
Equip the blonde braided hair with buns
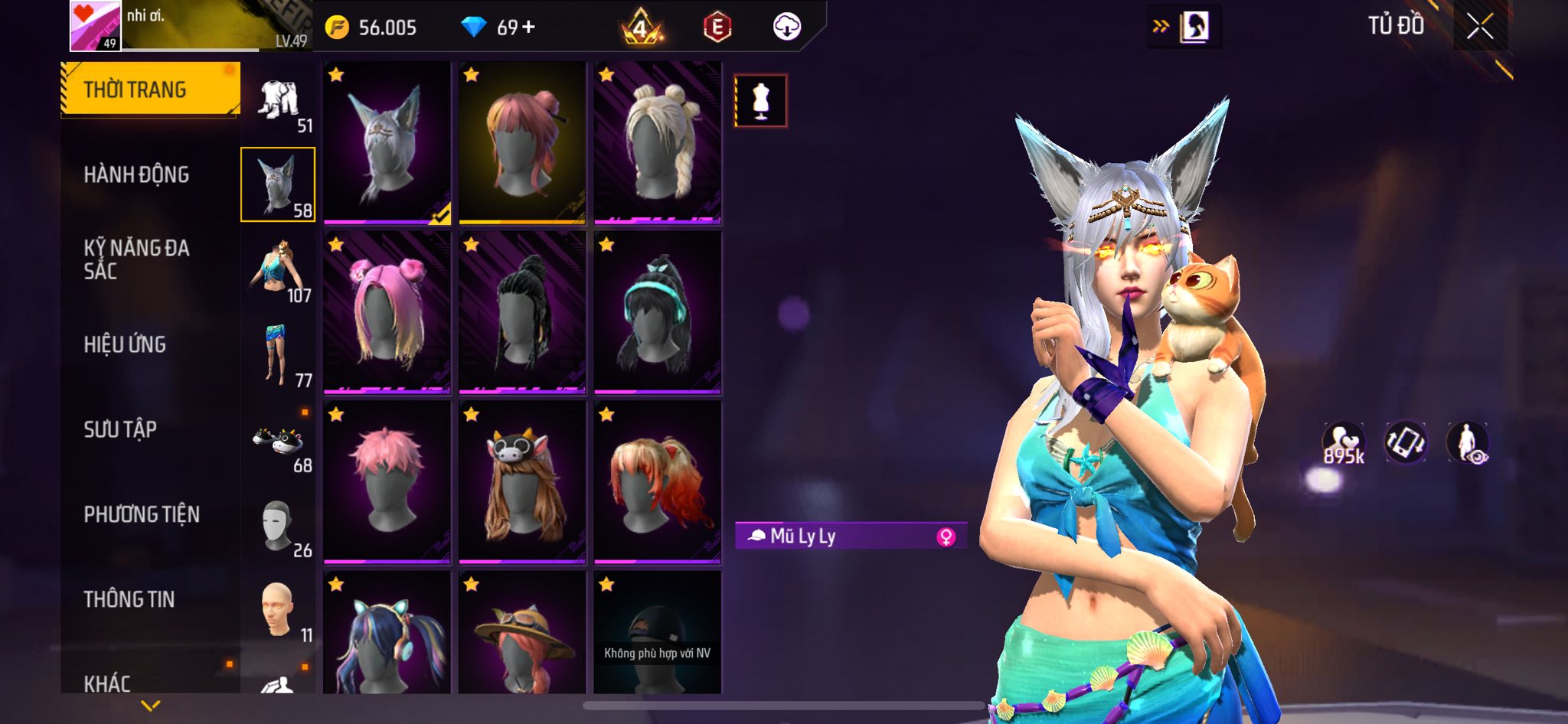pos(657,143)
